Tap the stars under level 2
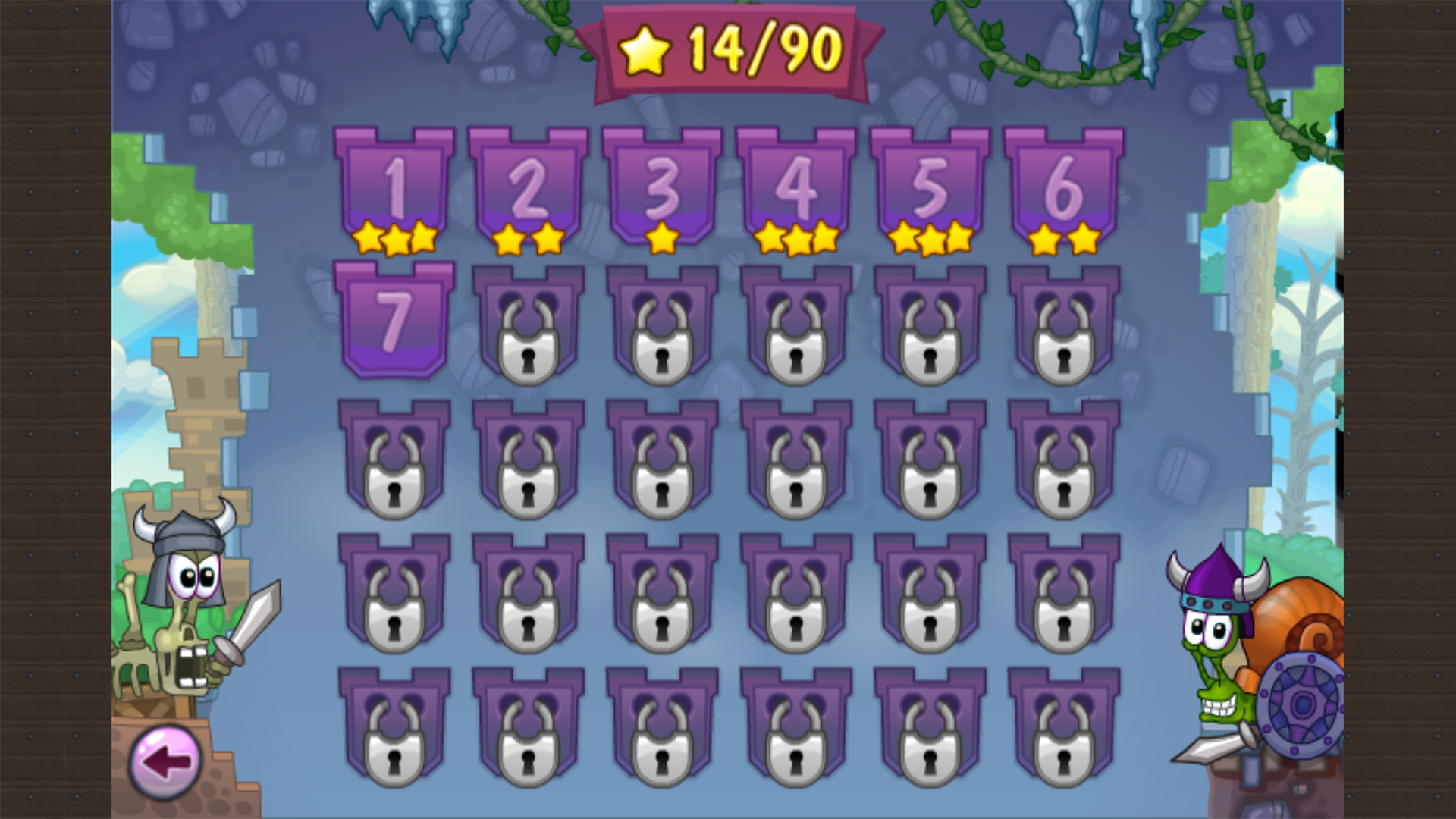 point(530,239)
